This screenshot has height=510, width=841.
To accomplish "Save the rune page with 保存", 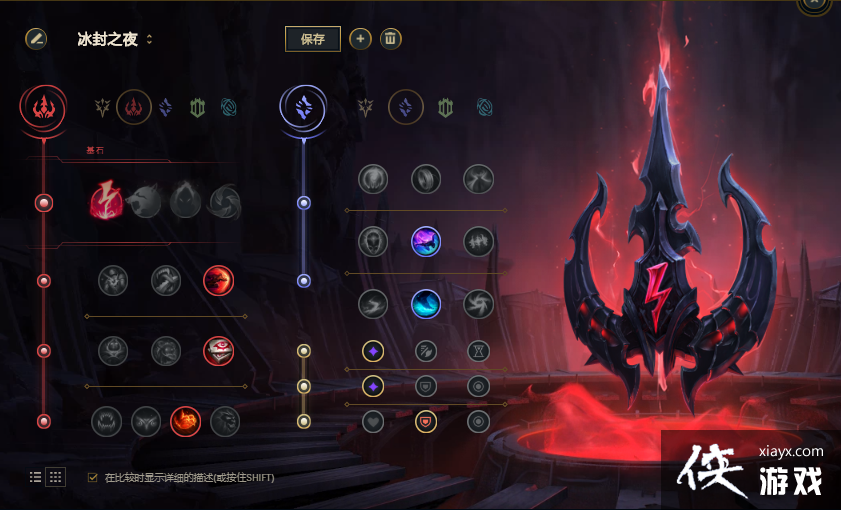I will tap(312, 39).
